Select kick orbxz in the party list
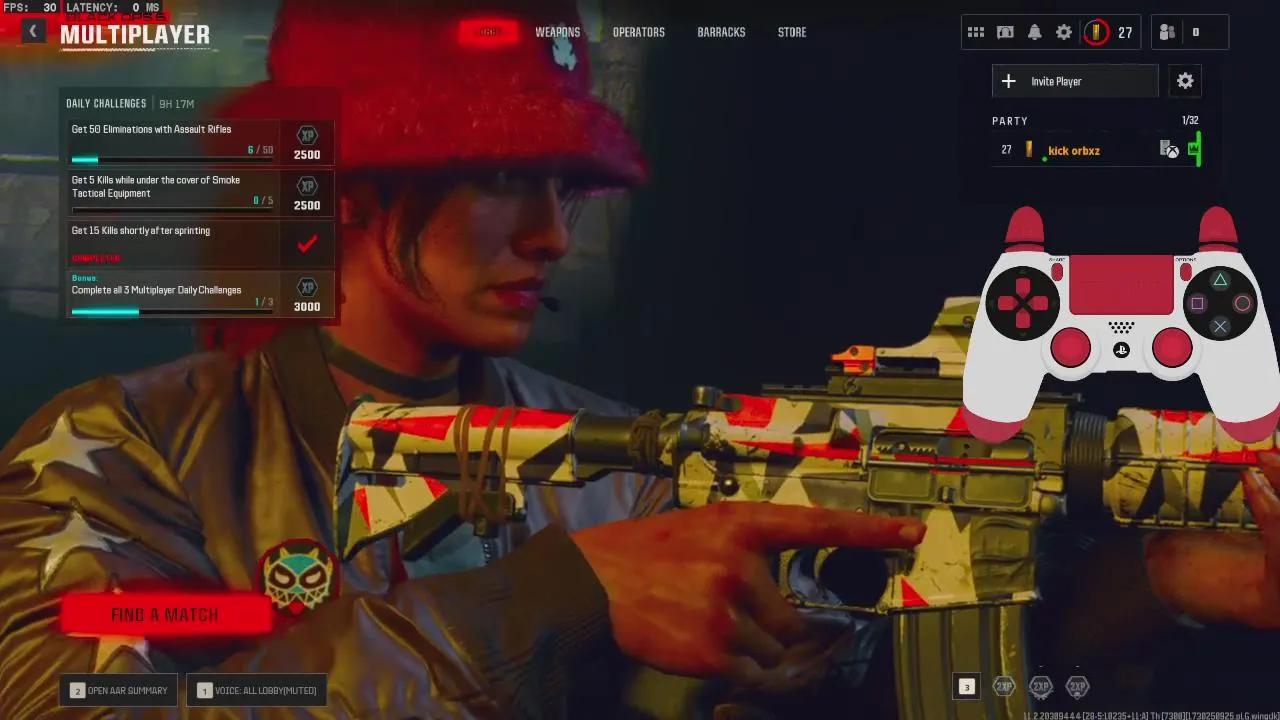The height and width of the screenshot is (720, 1280). coord(1073,150)
